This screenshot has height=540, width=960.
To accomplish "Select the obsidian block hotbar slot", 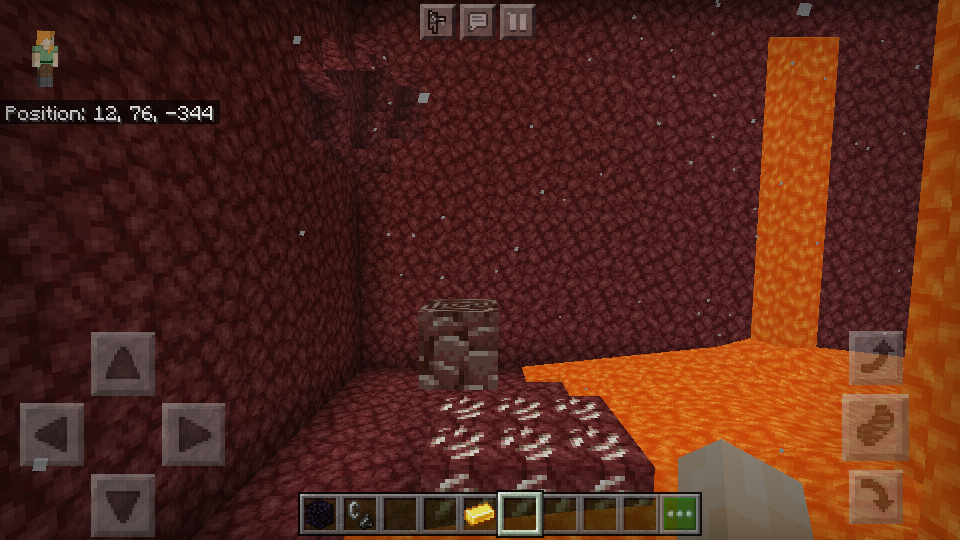I will [x=320, y=514].
